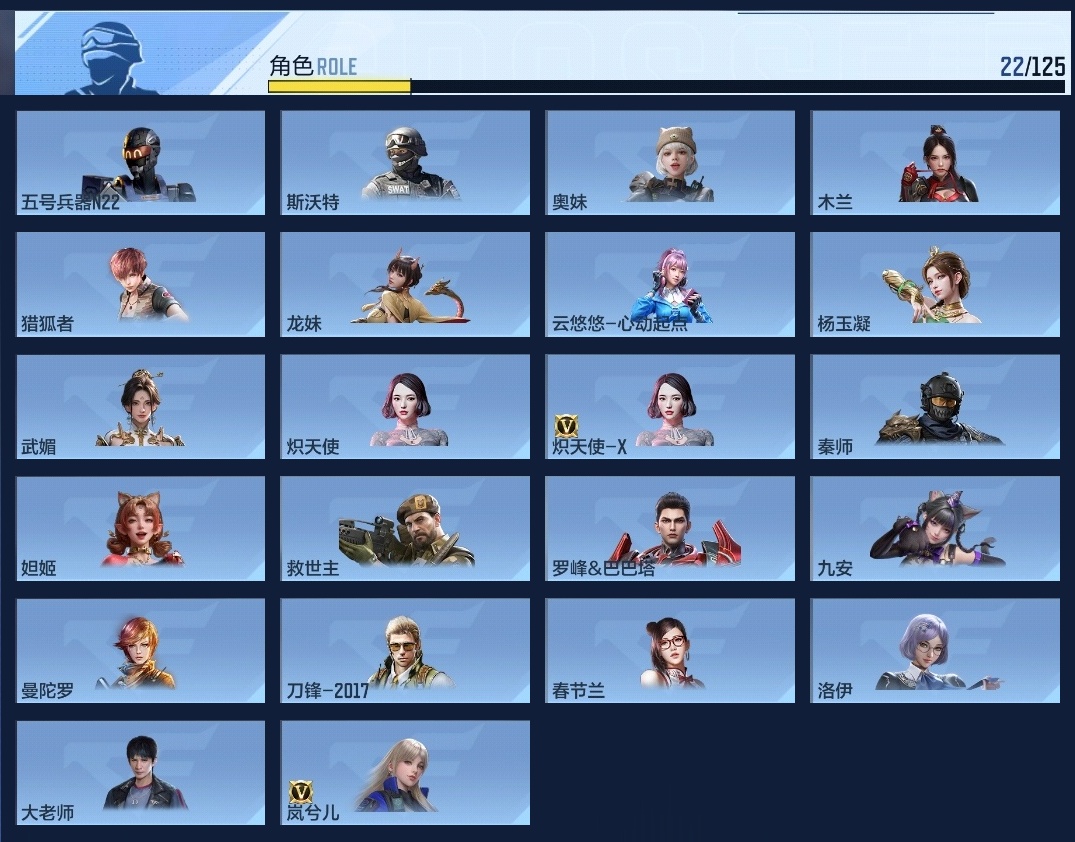The width and height of the screenshot is (1075, 842).
Task: Select the 五号兵器N22 character tile
Action: (x=141, y=162)
